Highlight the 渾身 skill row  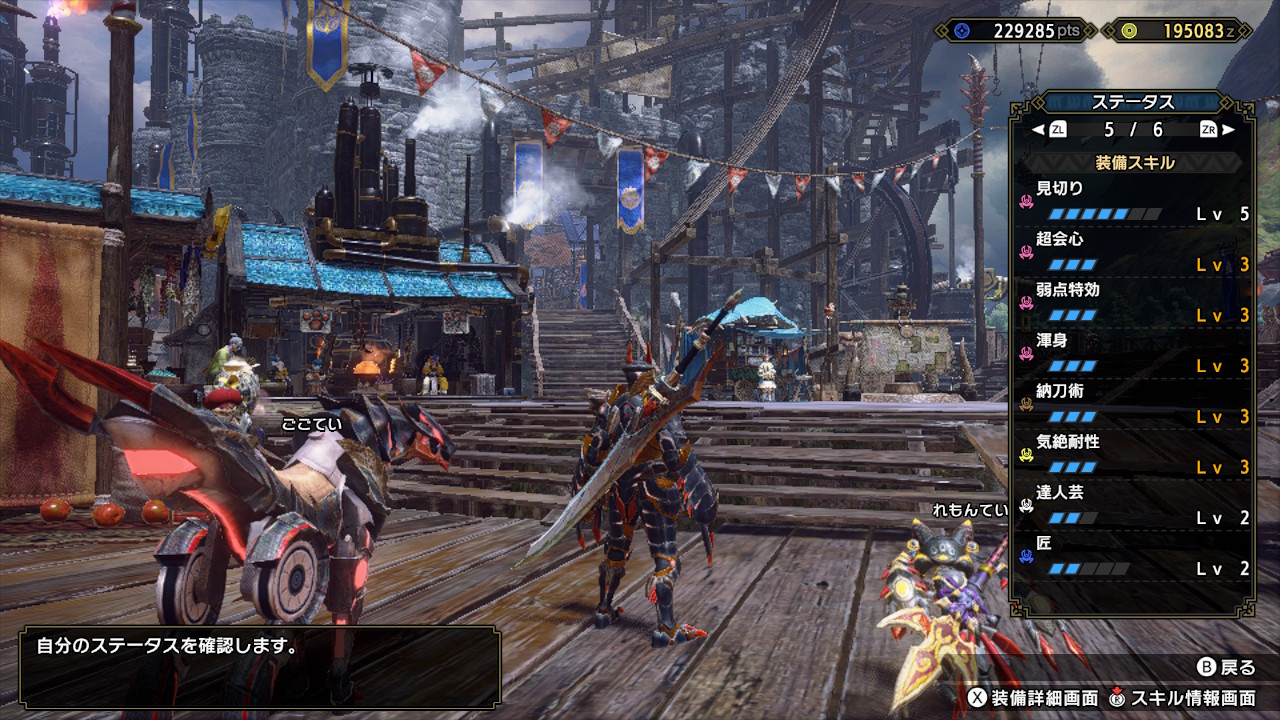click(1134, 353)
